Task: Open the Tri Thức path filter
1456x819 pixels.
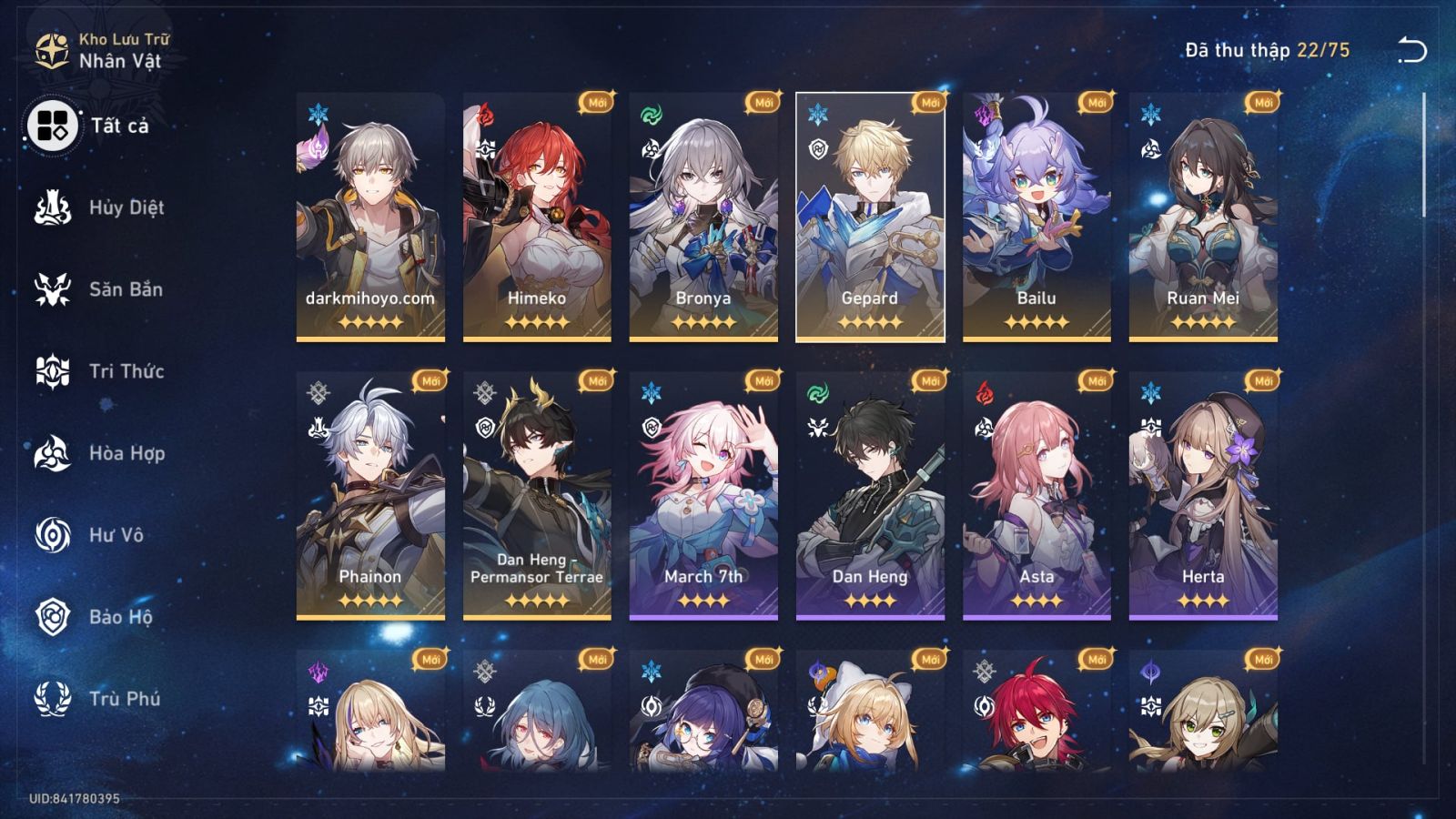Action: point(52,371)
